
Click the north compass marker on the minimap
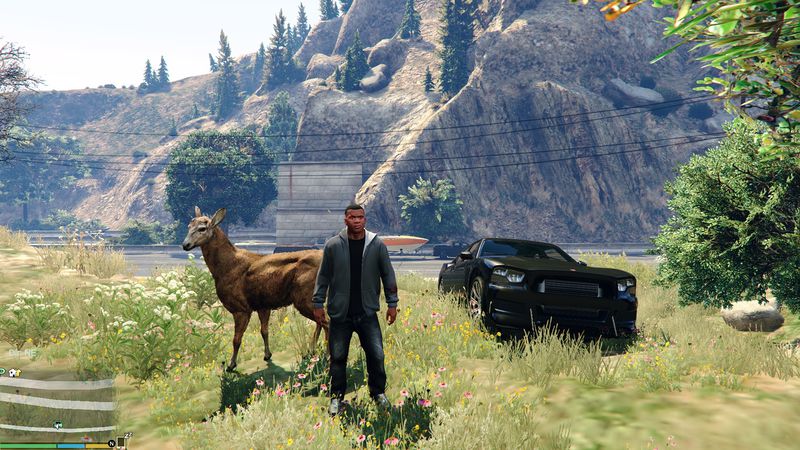click(112, 442)
